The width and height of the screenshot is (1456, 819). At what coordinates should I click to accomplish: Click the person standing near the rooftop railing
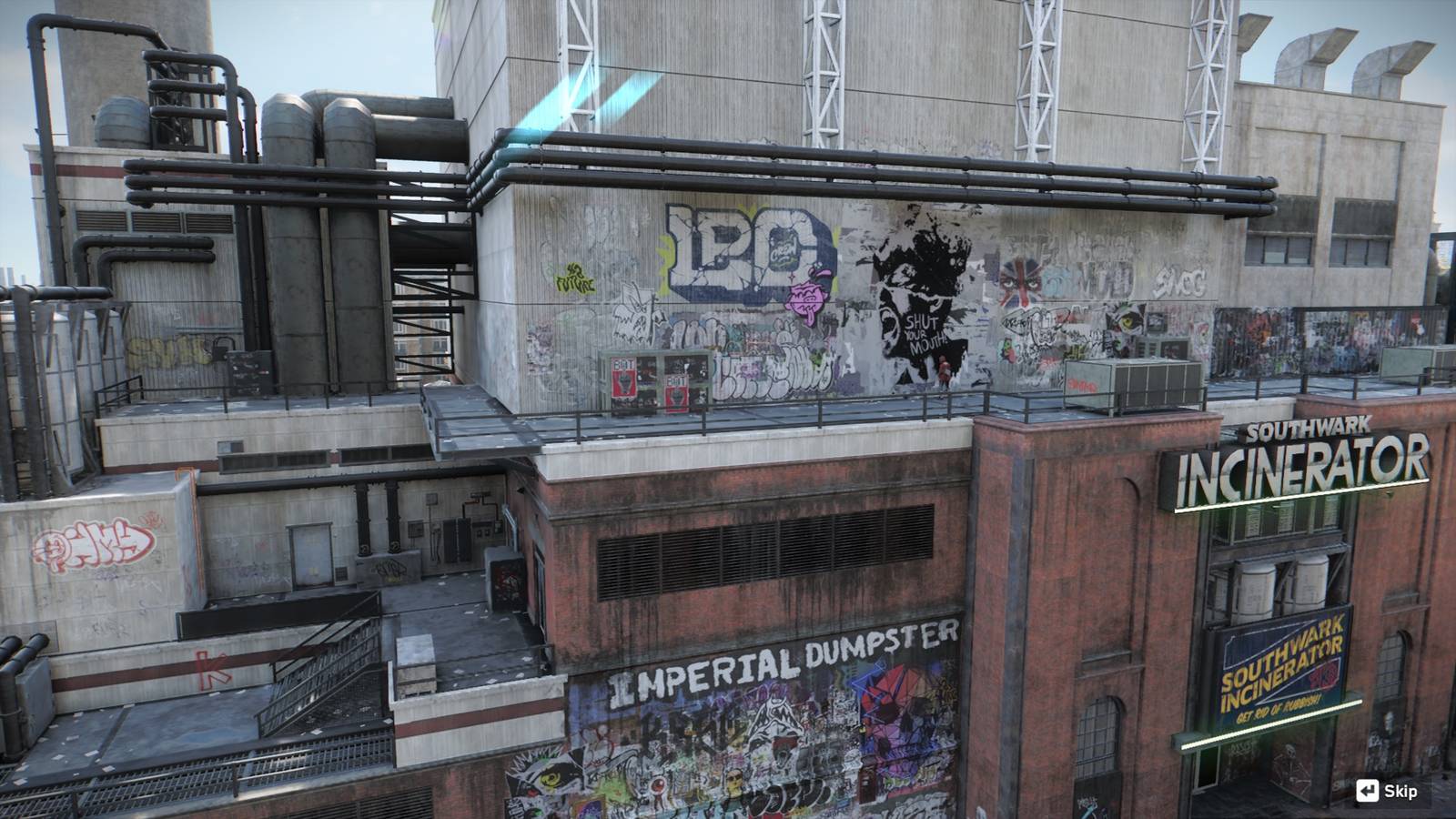pyautogui.click(x=943, y=373)
